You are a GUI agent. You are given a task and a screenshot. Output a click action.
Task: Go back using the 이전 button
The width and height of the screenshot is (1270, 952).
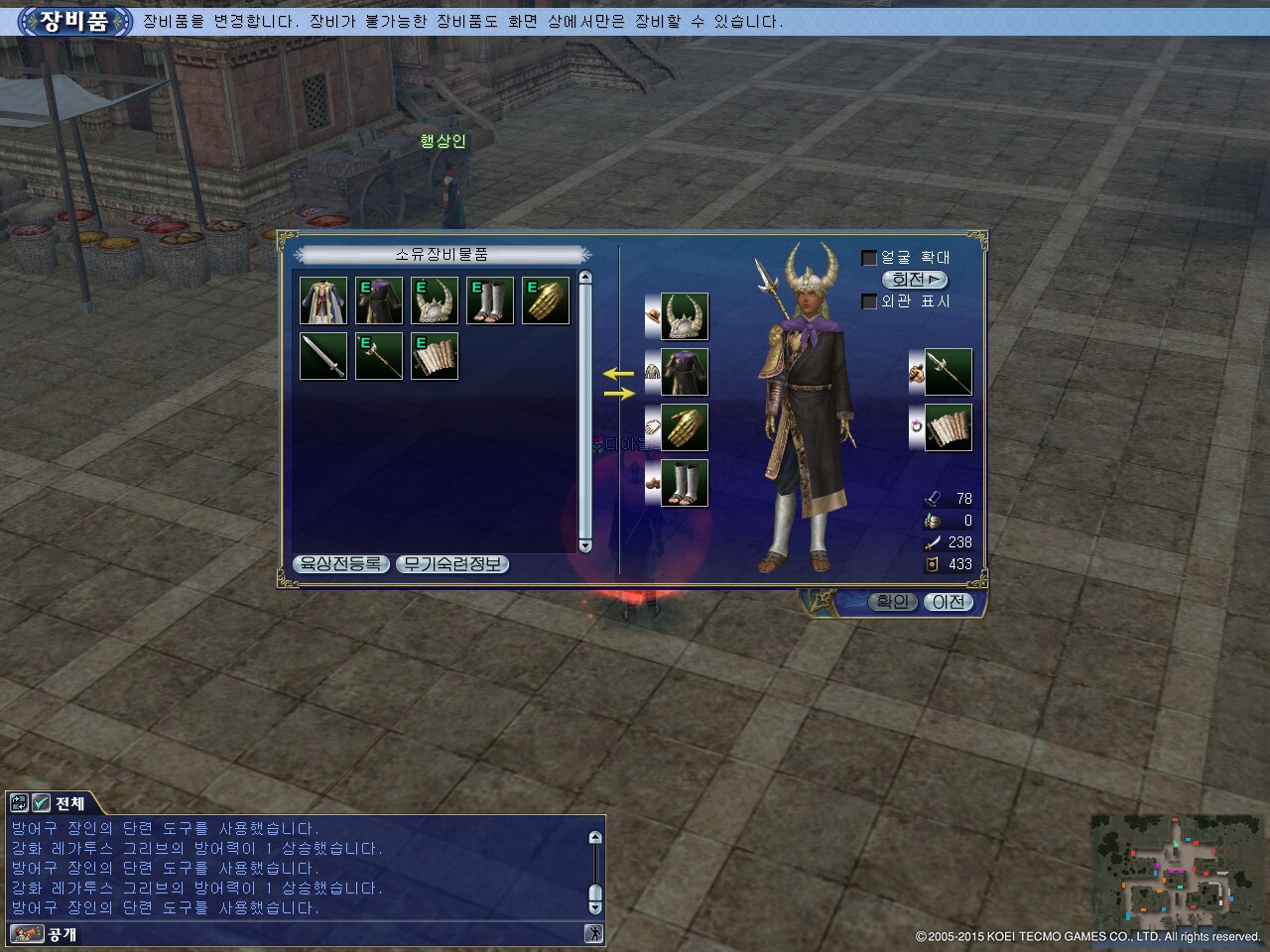pos(949,601)
